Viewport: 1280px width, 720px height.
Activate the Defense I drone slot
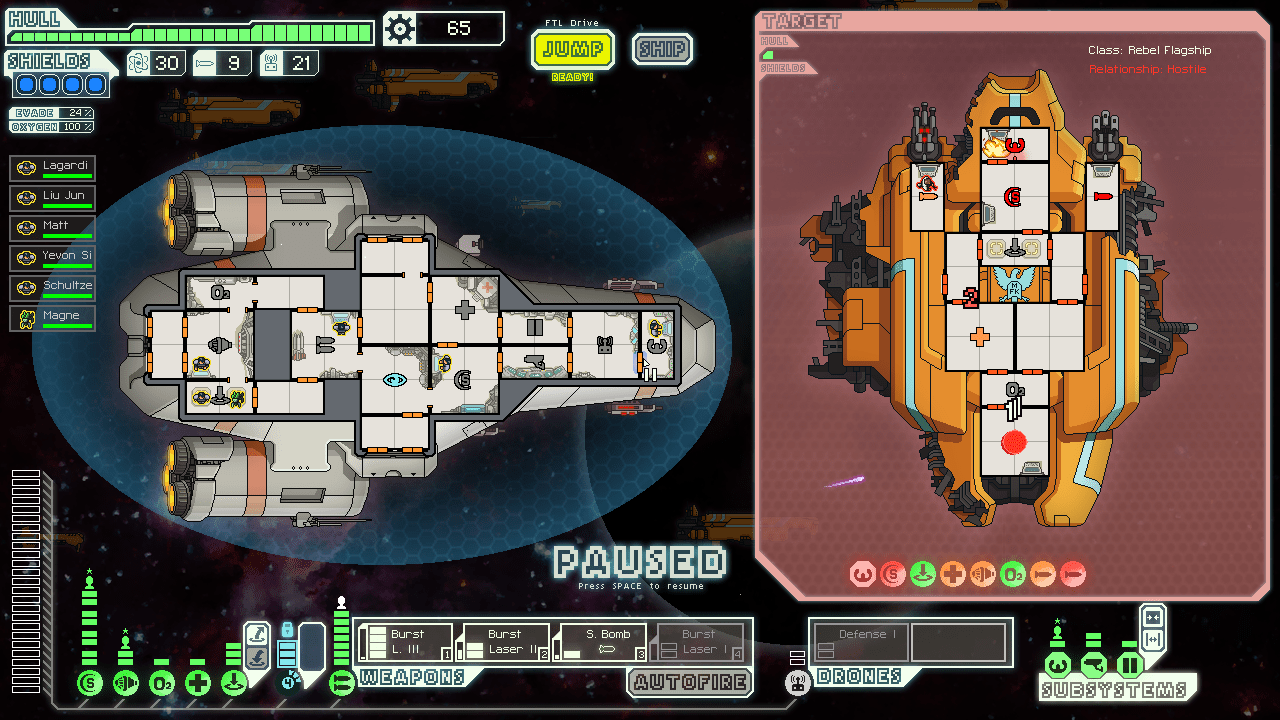click(x=860, y=642)
